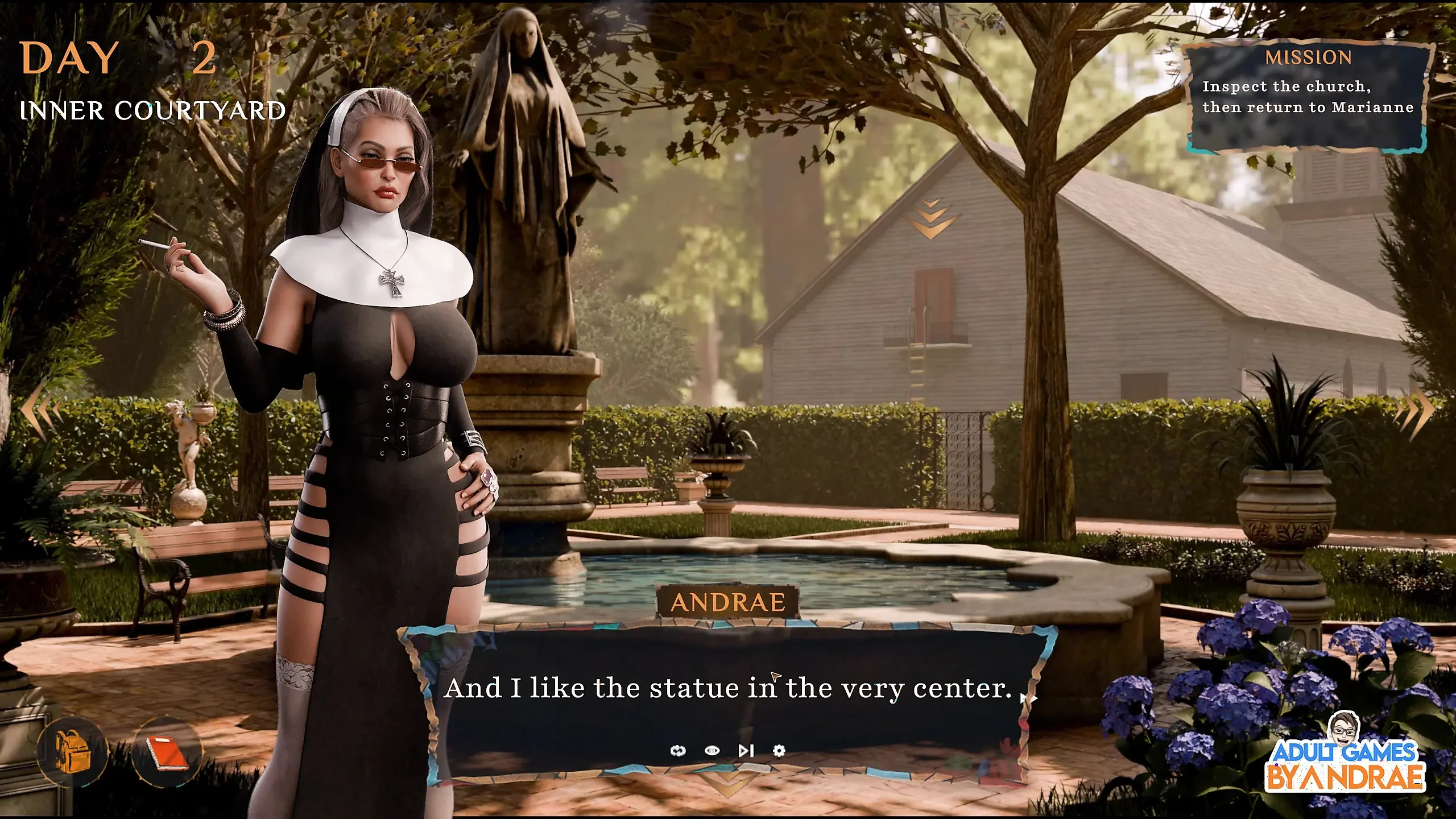Open settings via the gear icon
The image size is (1456, 819).
779,751
